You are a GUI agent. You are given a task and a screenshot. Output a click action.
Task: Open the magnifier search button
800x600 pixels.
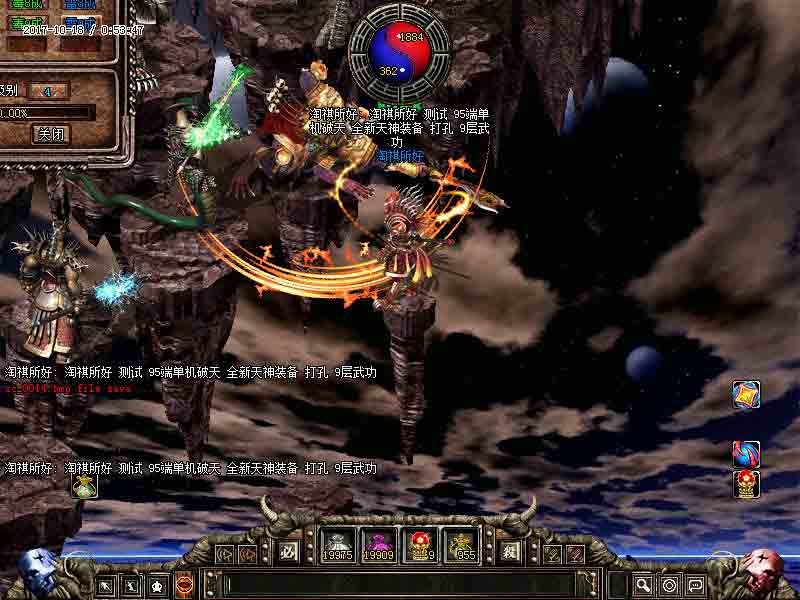point(644,585)
